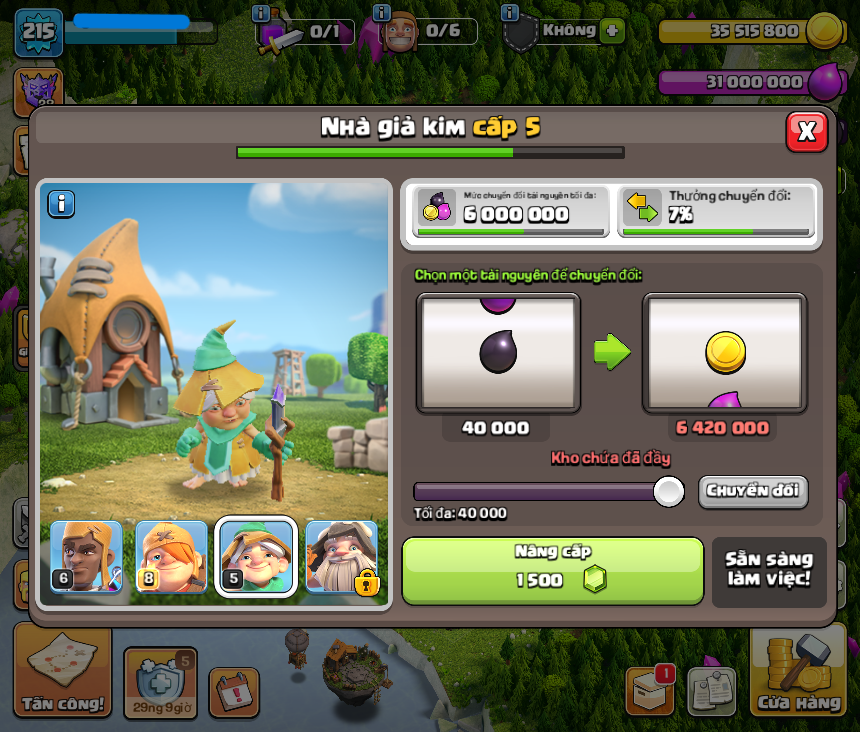This screenshot has height=732, width=860.
Task: Add a shield with the plus button
Action: coord(612,31)
